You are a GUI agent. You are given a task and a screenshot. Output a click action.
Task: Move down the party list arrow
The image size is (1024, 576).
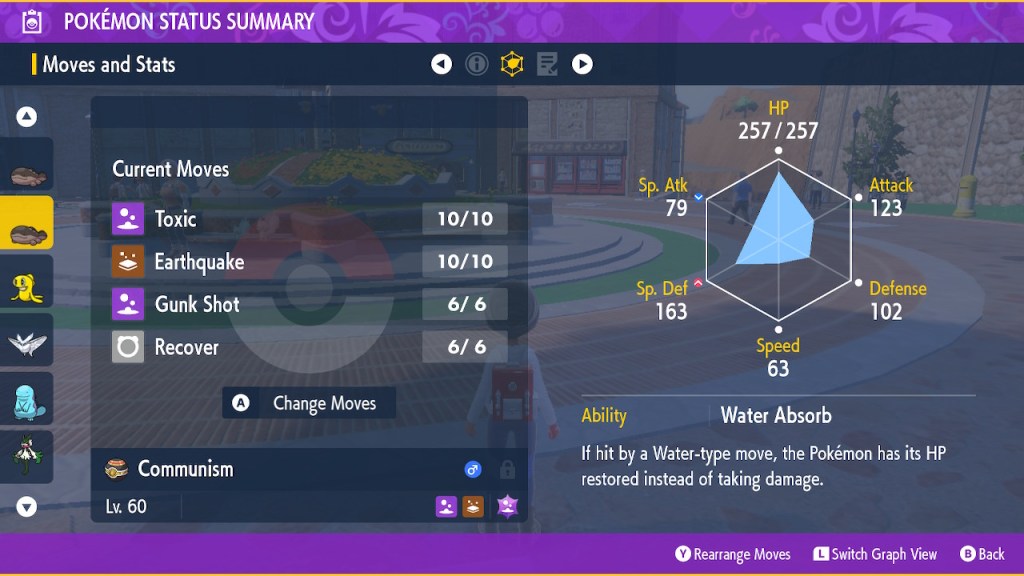click(27, 507)
